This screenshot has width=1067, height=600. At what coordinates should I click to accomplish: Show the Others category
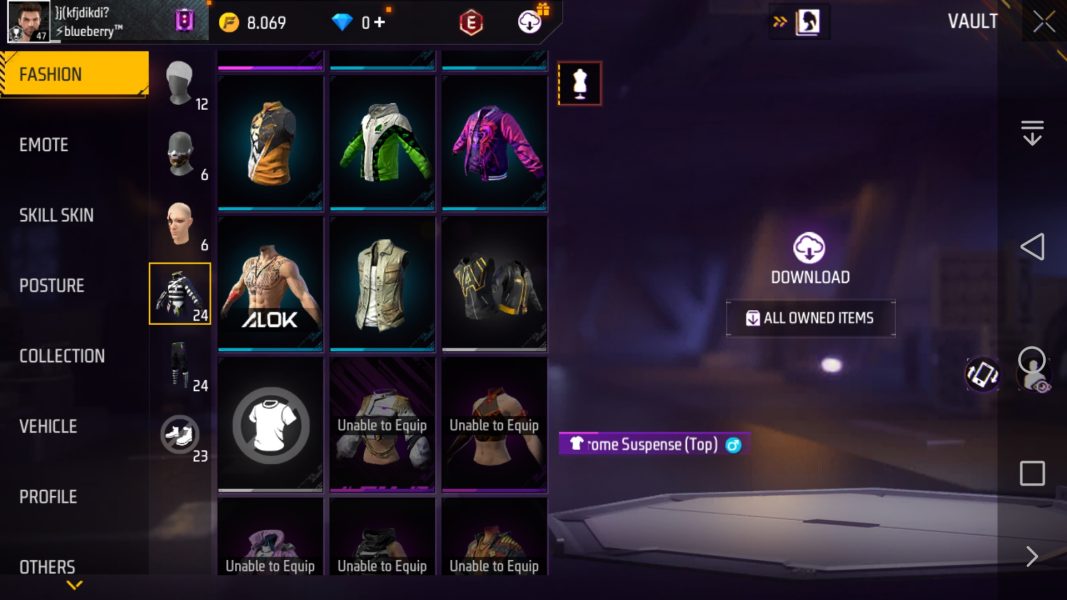(47, 567)
